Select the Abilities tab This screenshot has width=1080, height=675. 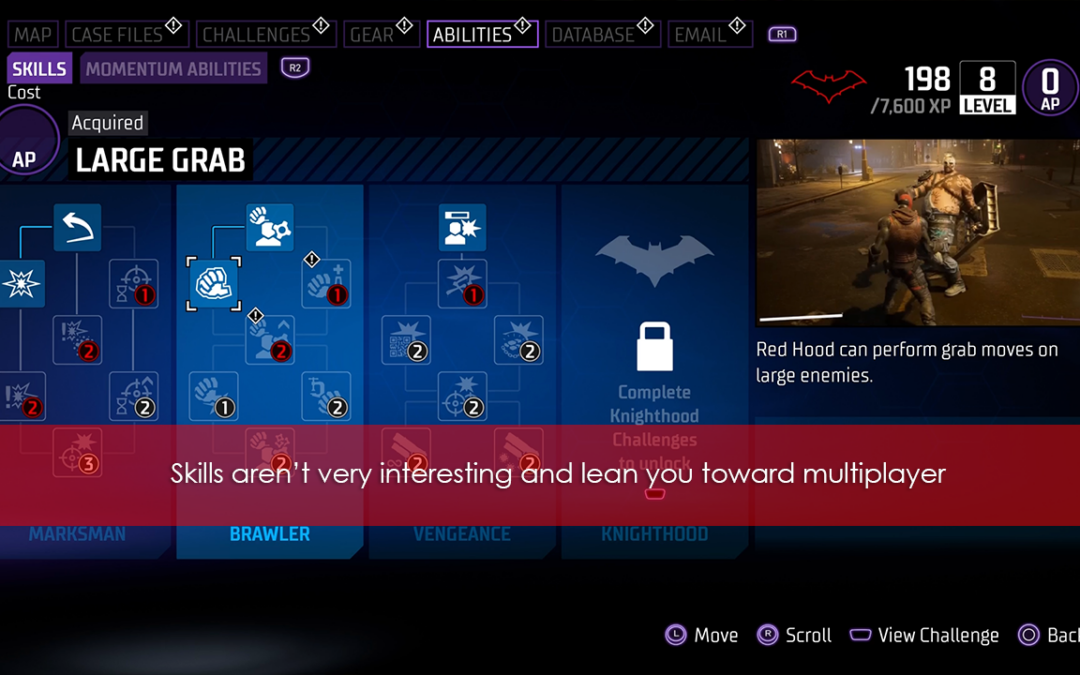click(472, 35)
